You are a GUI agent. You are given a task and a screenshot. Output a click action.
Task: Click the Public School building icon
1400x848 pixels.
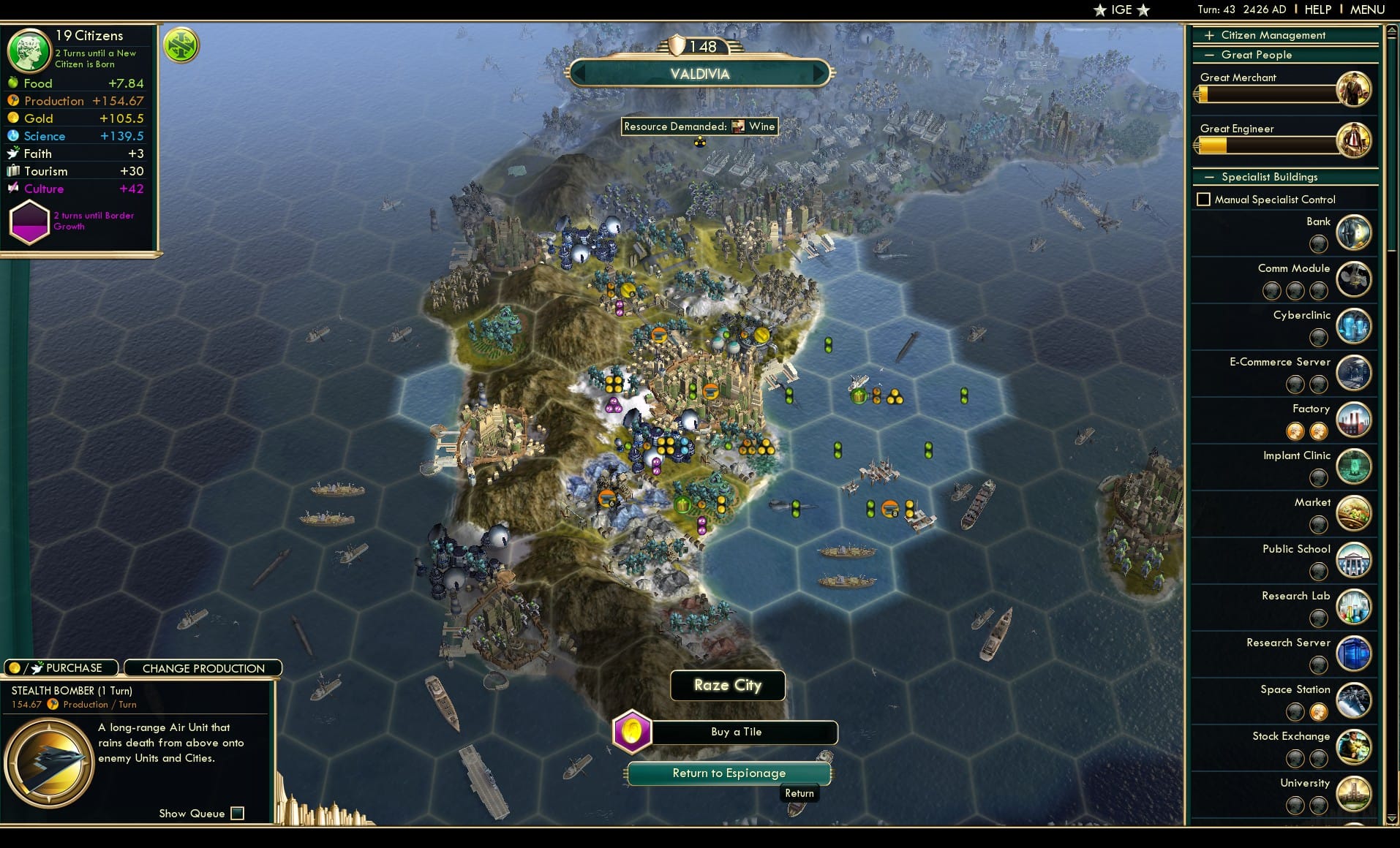(1354, 561)
